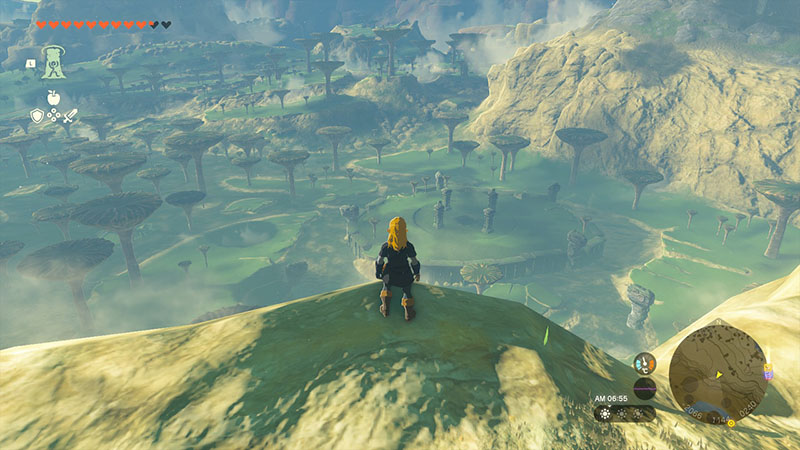Screen dimensions: 800x450
Task: Check the temperature gauge icon
Action: [x=645, y=362]
